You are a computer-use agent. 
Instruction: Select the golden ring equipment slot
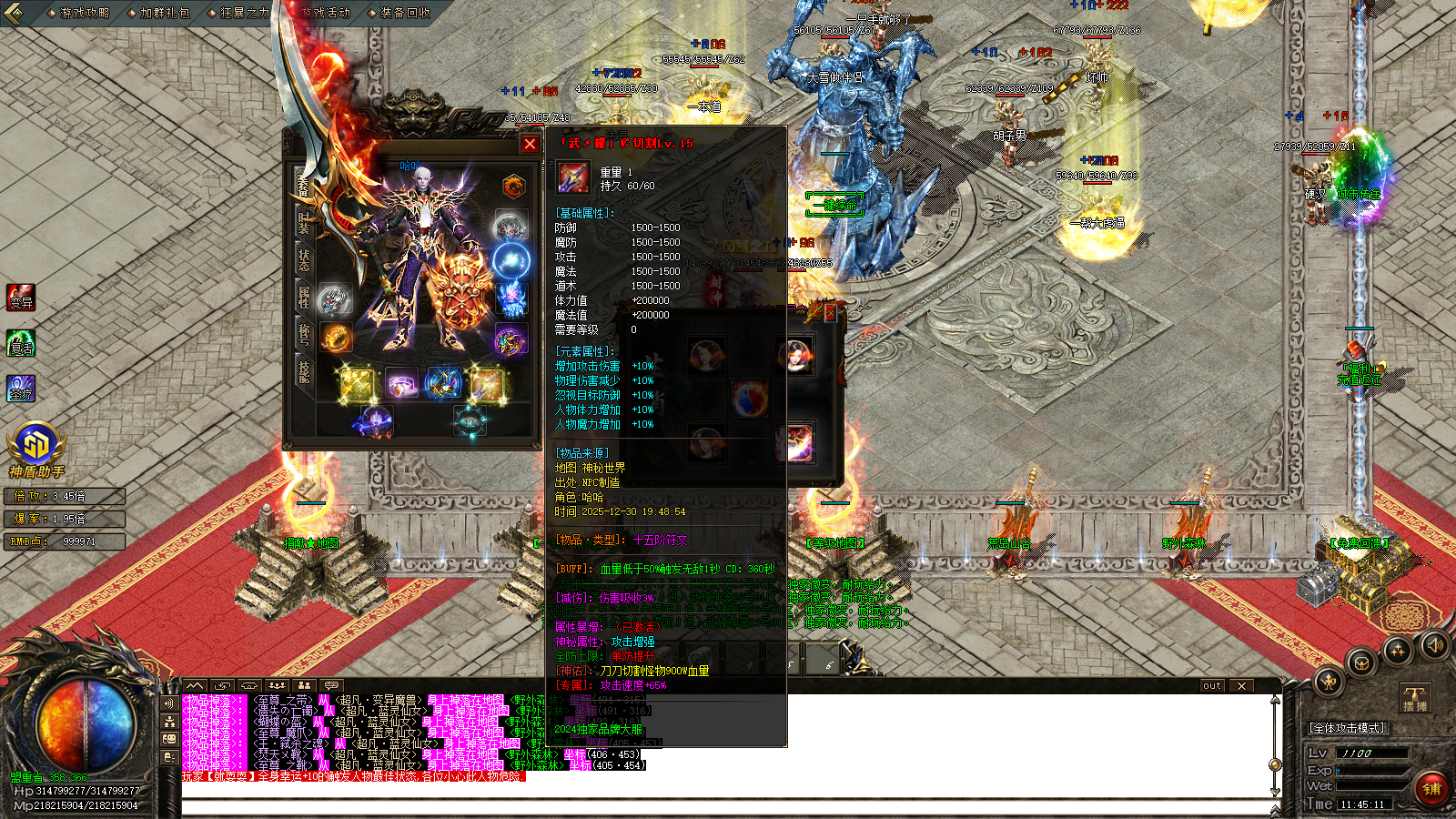point(335,339)
